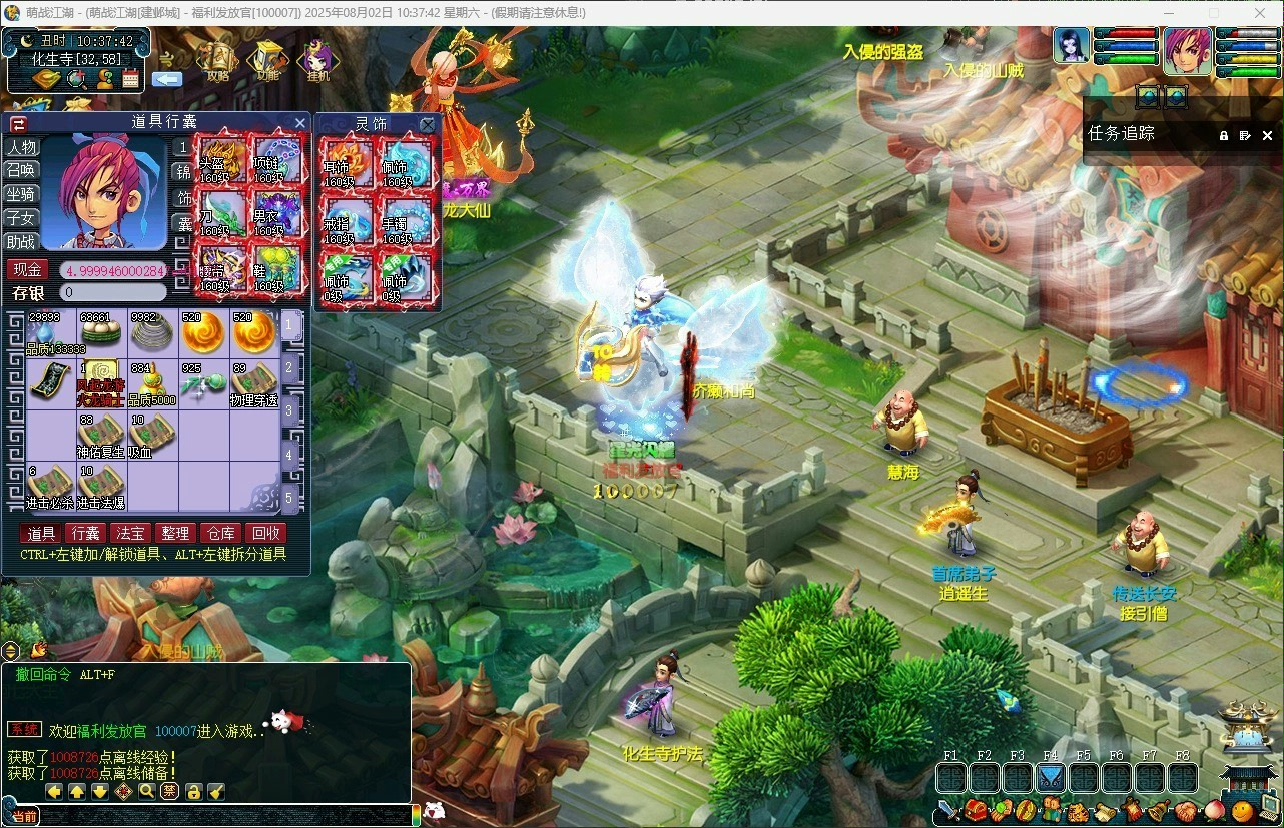Open the treasure chest icon in bottom bar
The height and width of the screenshot is (828, 1284).
(x=975, y=810)
